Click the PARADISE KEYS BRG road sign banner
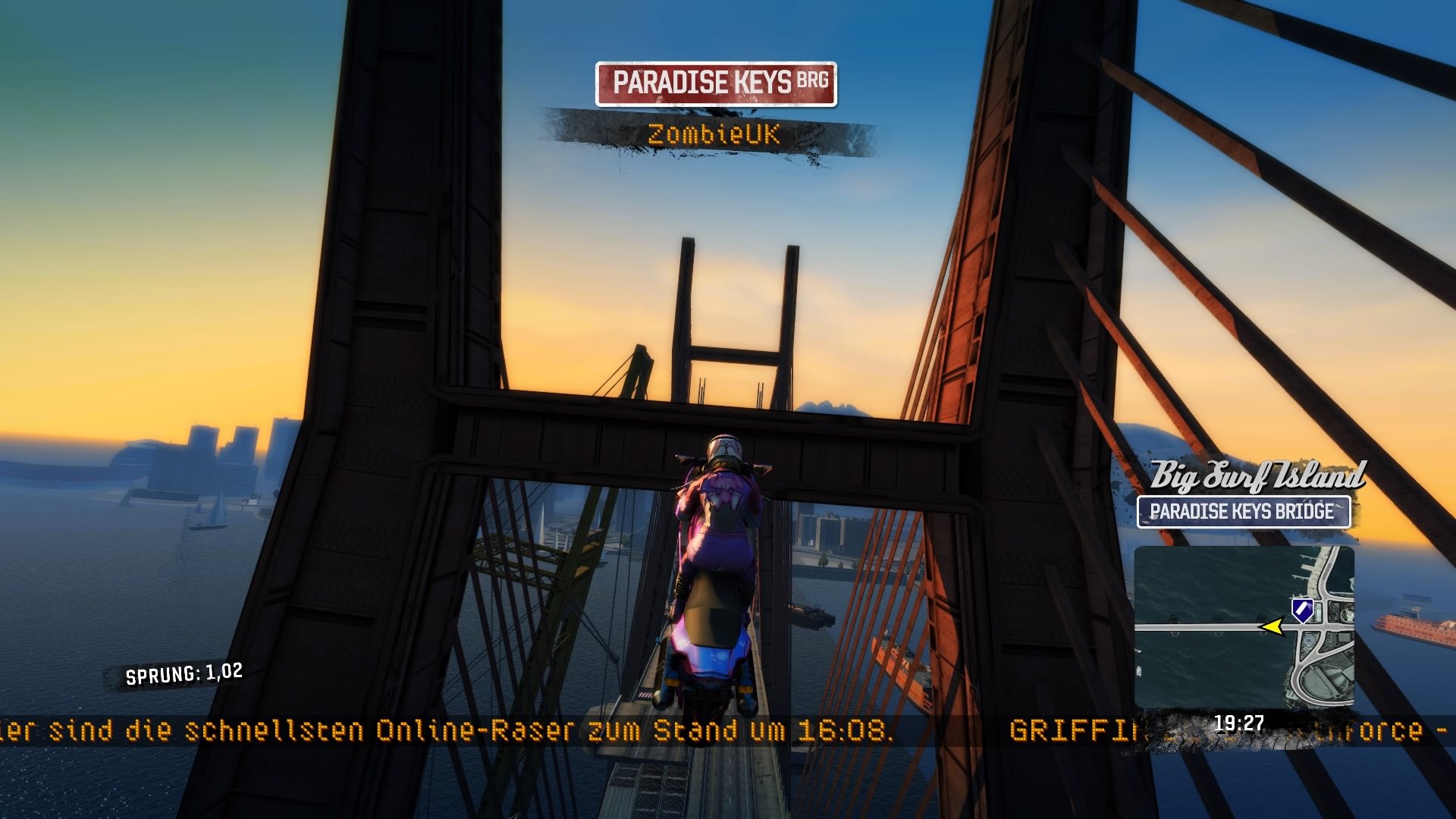The height and width of the screenshot is (819, 1456). (x=717, y=83)
